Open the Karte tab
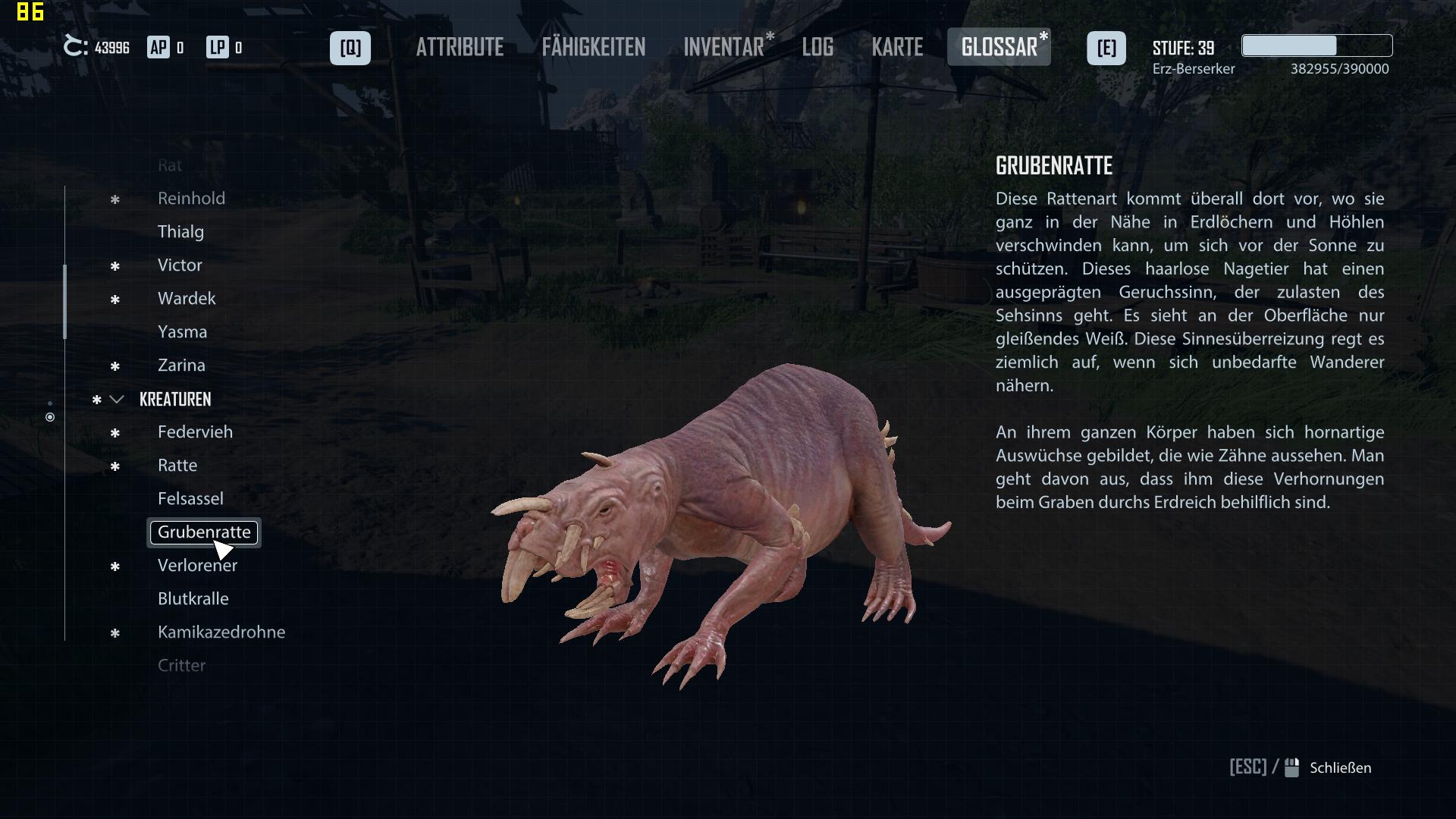This screenshot has width=1456, height=819. tap(897, 48)
